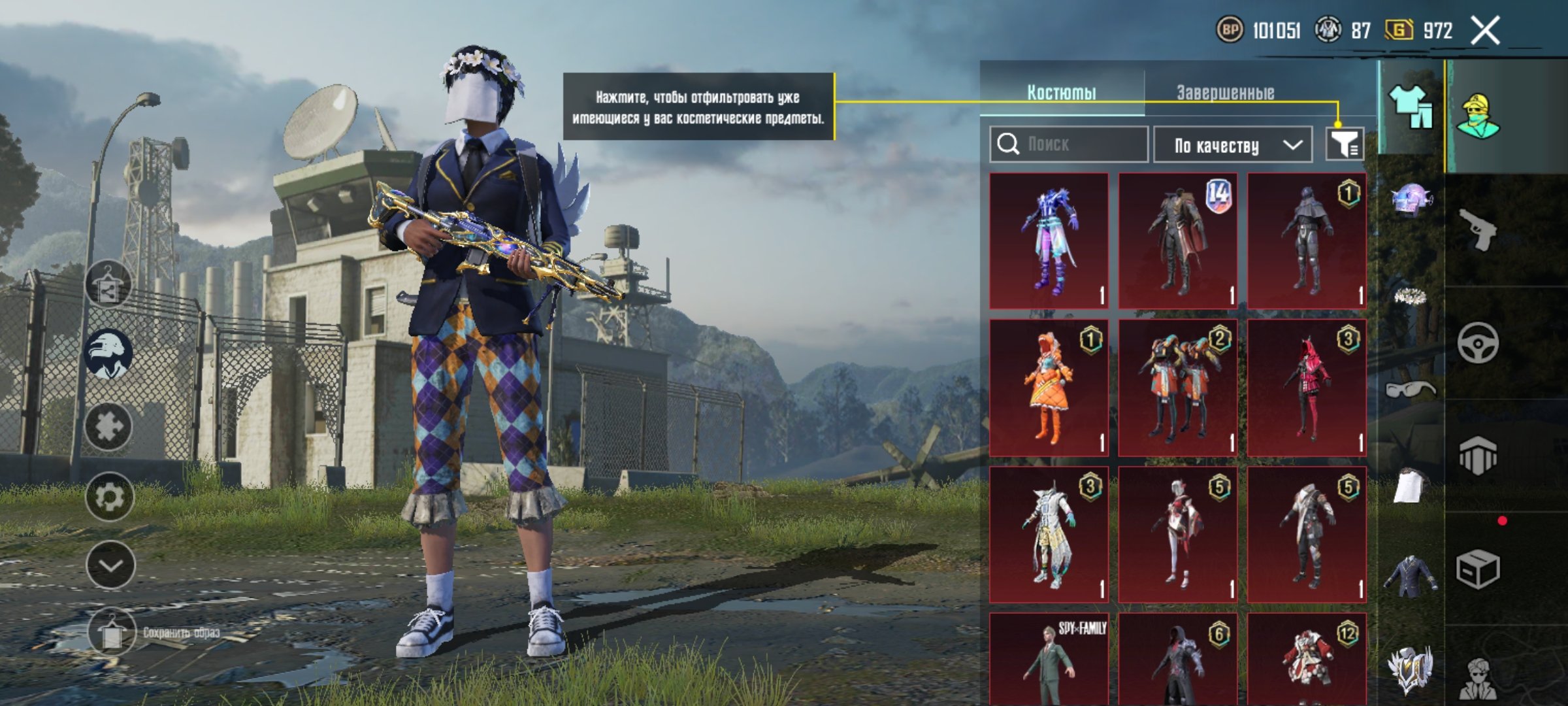Close the wardrobe with the X button
This screenshot has width=1568, height=706.
(x=1485, y=31)
